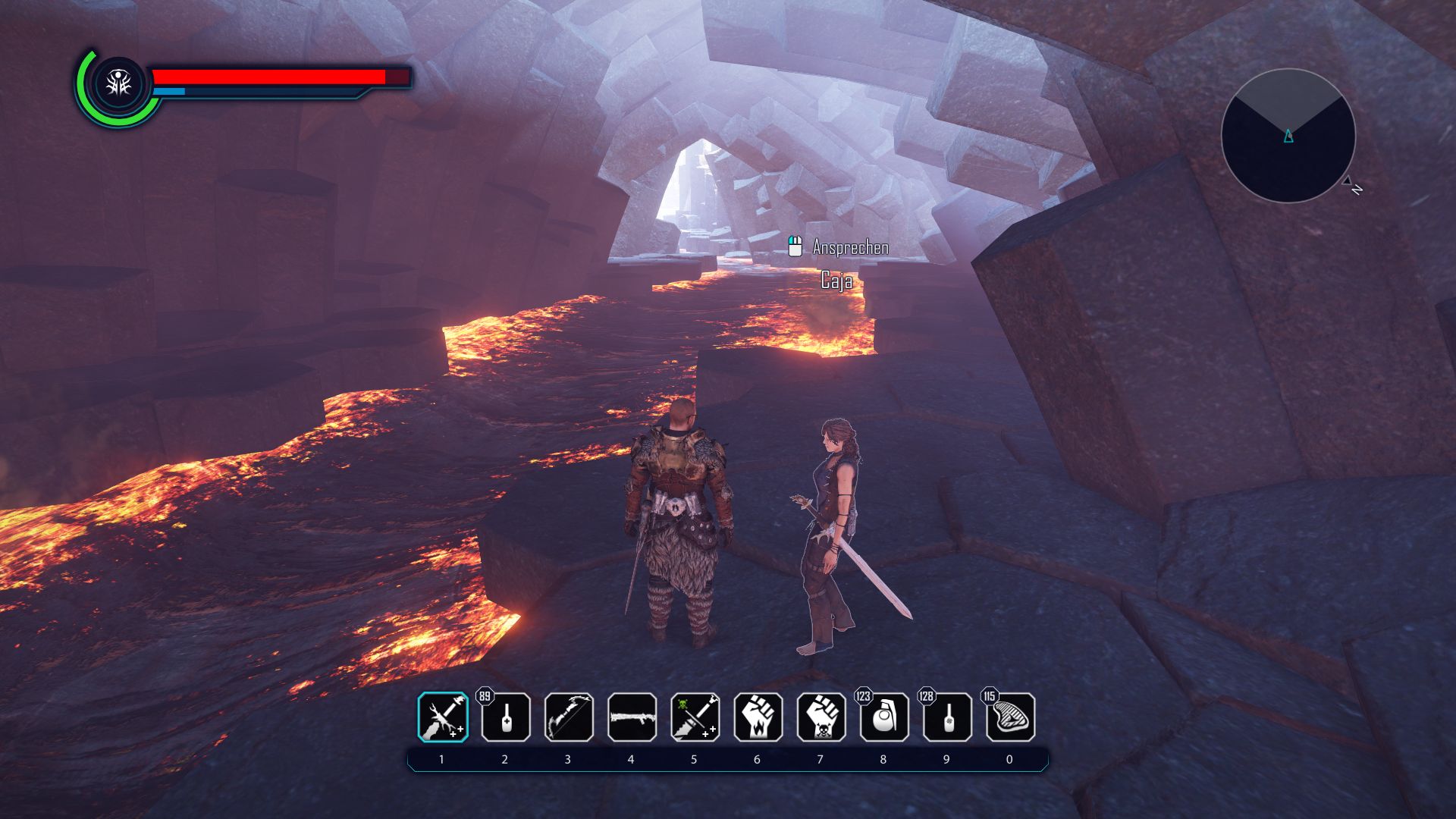Equip the bow from the hotbar
This screenshot has width=1456, height=819.
[x=569, y=717]
